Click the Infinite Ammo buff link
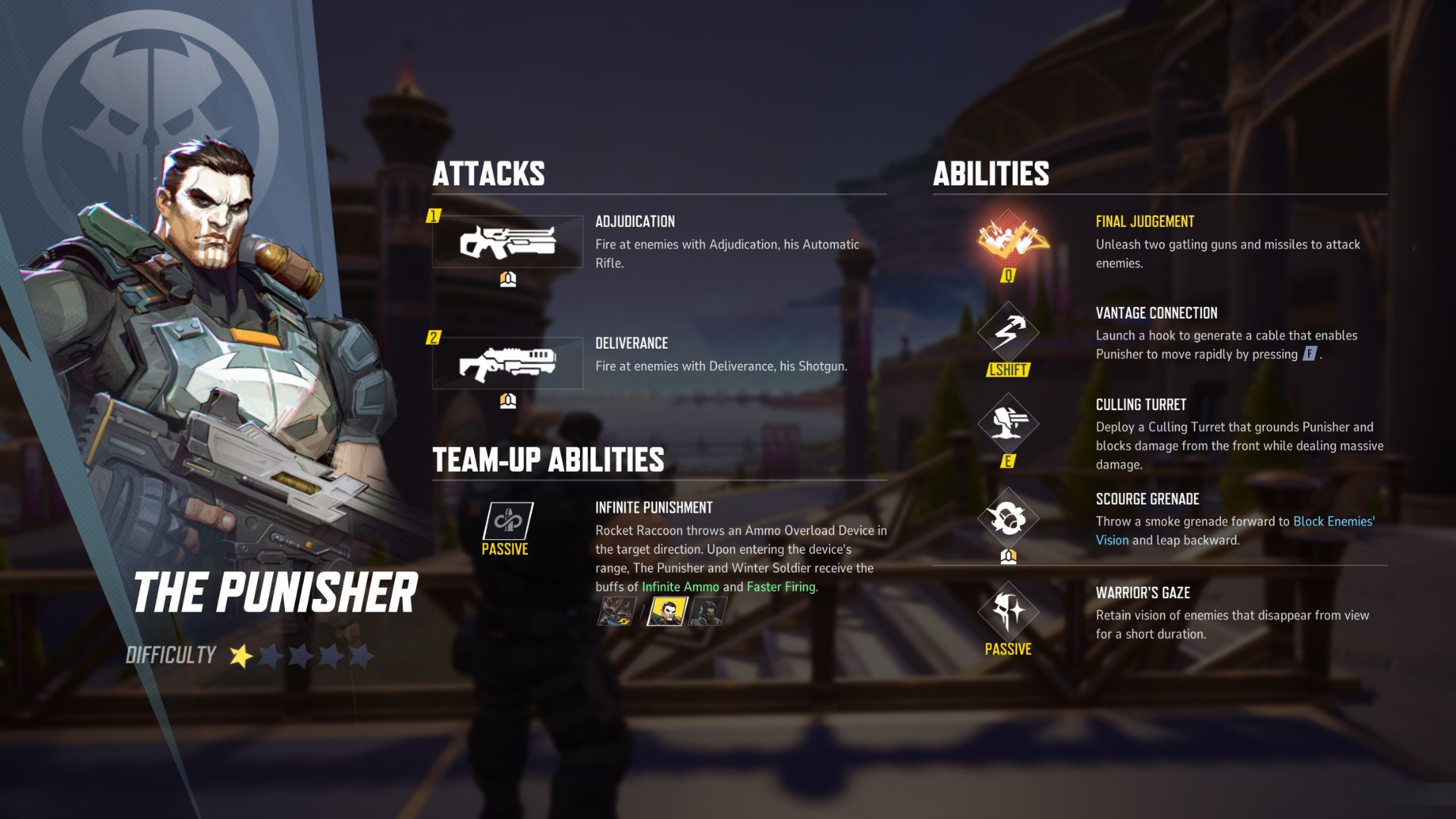 click(x=679, y=586)
